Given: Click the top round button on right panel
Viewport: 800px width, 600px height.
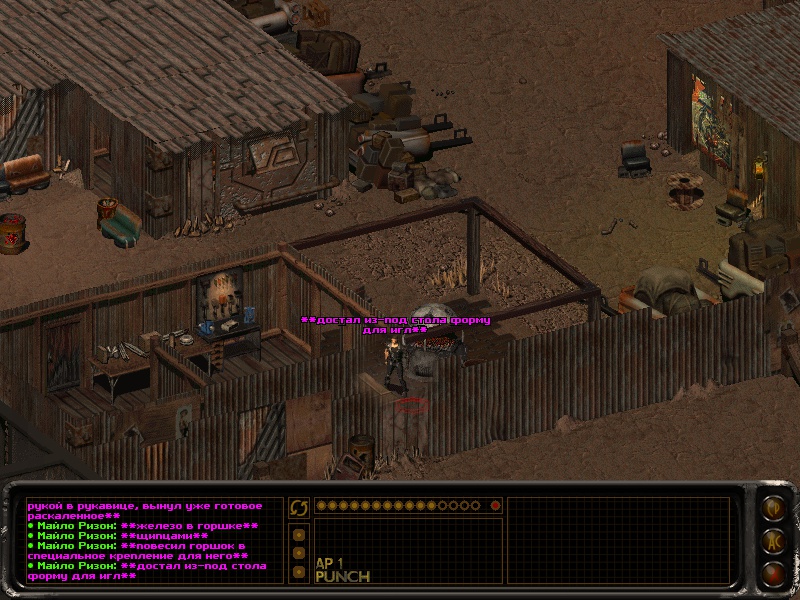Looking at the screenshot, I should tap(773, 507).
